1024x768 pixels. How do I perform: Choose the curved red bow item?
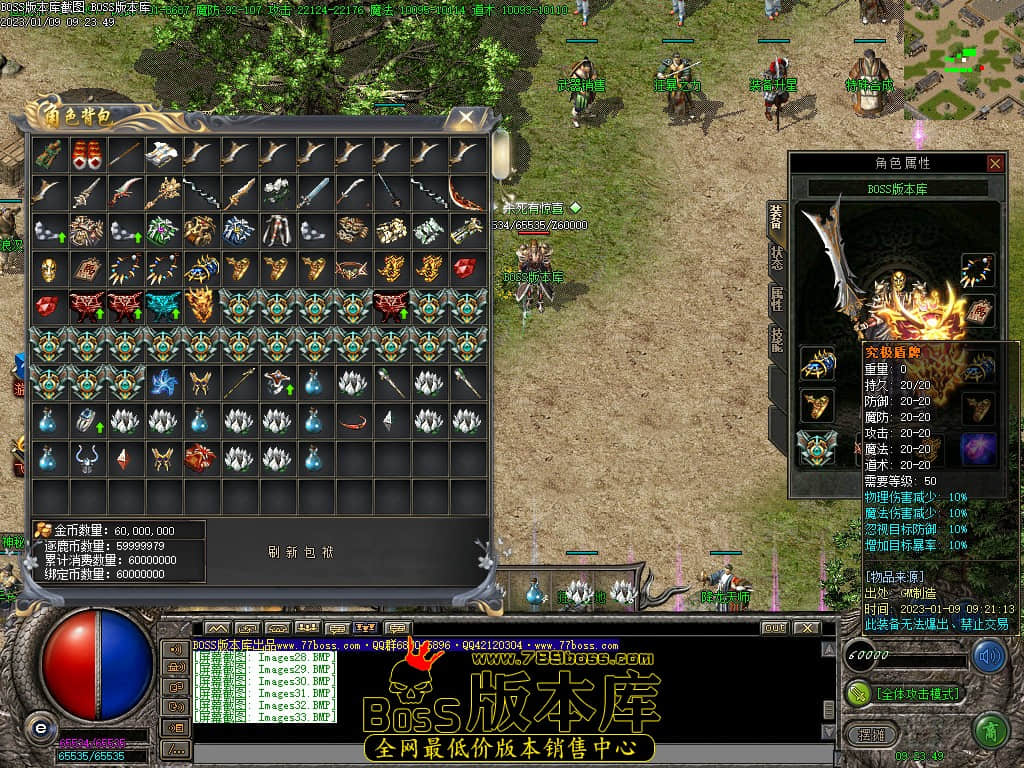465,192
